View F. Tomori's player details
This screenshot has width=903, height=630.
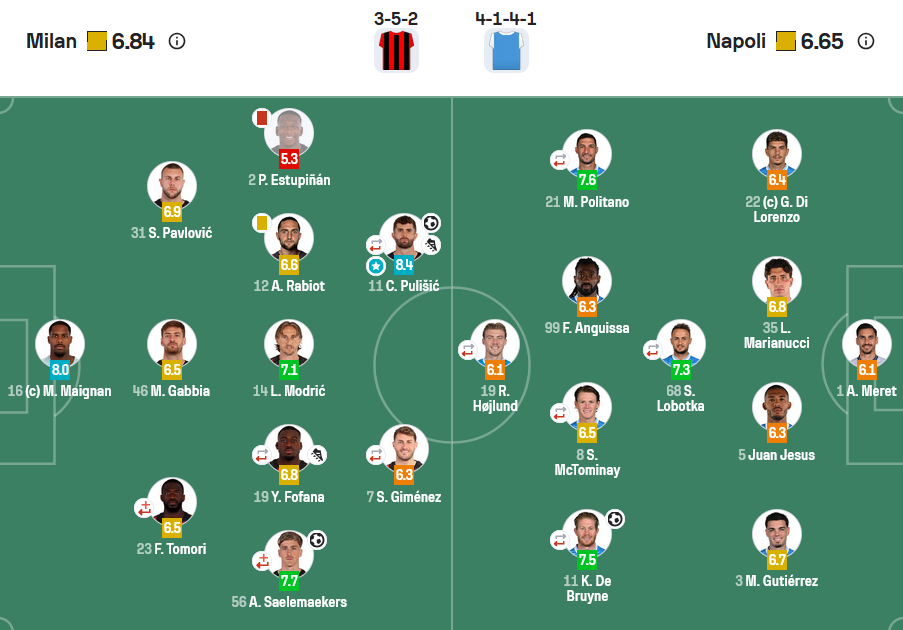pos(172,502)
